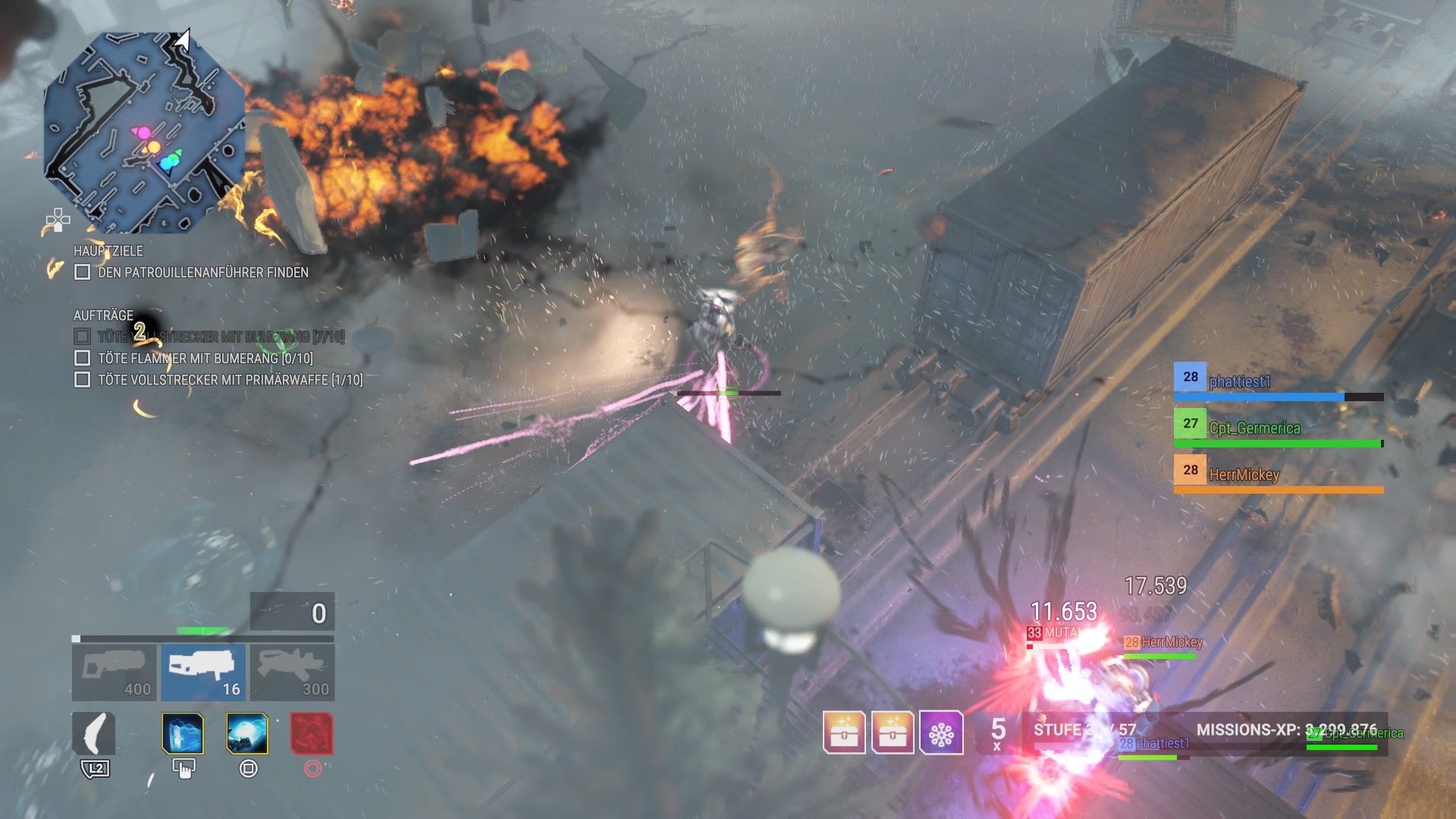1456x819 pixels.
Task: Activate the glowing orb ability on the square button
Action: pyautogui.click(x=246, y=734)
